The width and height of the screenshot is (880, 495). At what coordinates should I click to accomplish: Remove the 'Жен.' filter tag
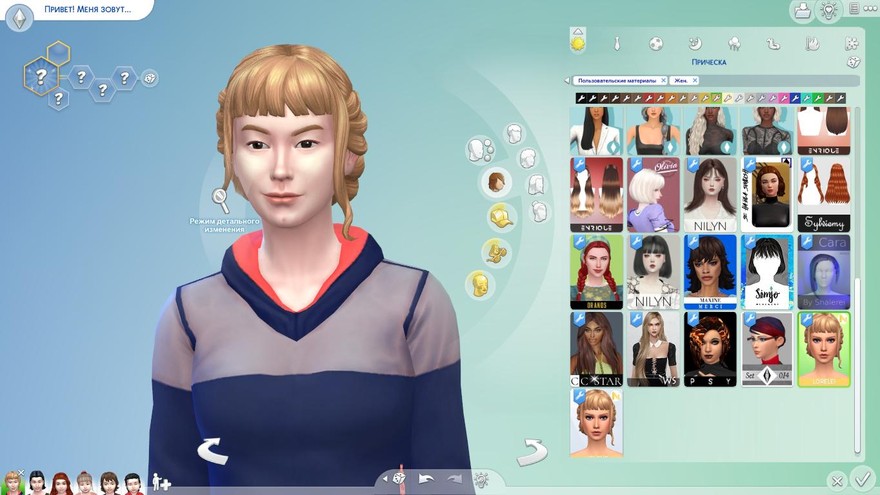pos(694,80)
